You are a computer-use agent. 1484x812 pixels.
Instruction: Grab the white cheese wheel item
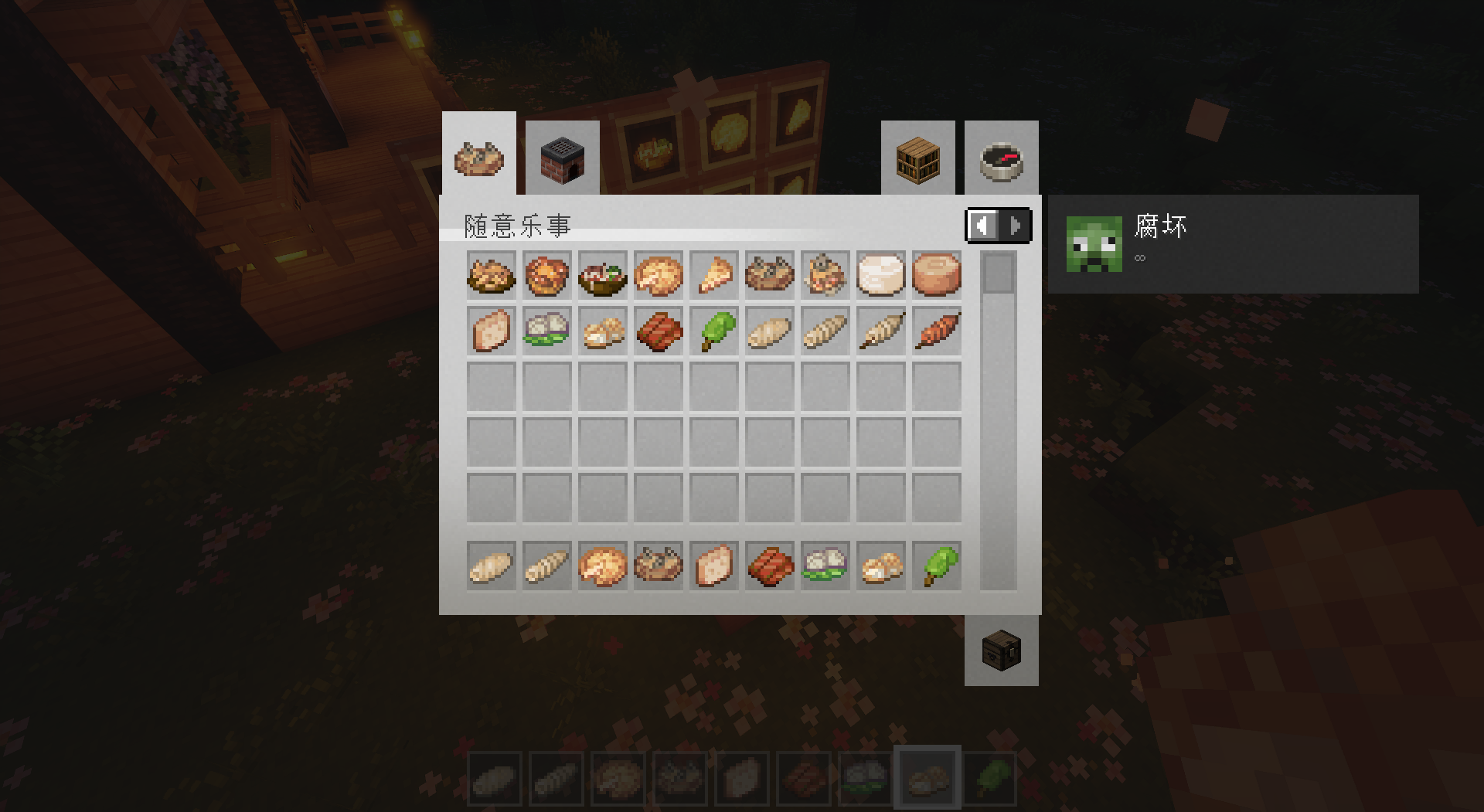[x=880, y=275]
